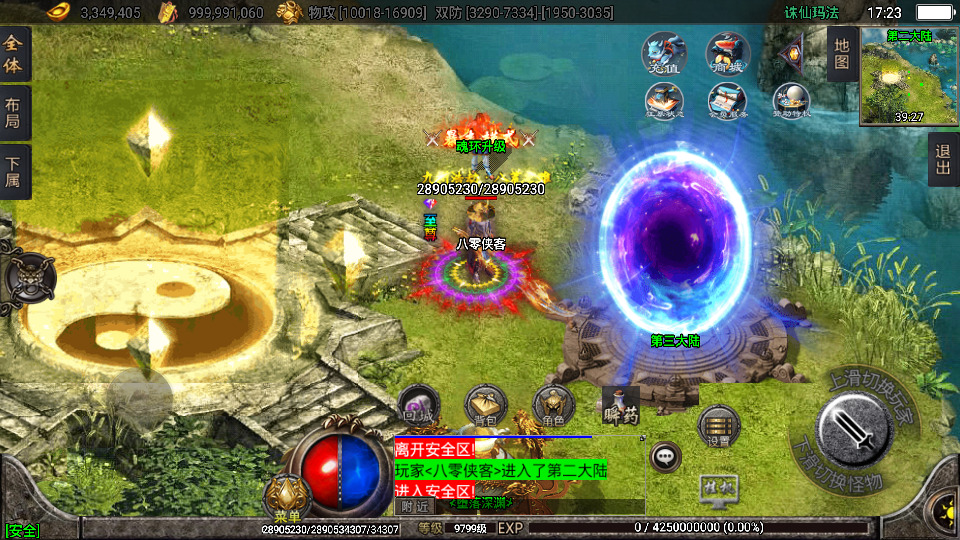Click the 退出 exit button
This screenshot has height=540, width=960.
click(943, 159)
